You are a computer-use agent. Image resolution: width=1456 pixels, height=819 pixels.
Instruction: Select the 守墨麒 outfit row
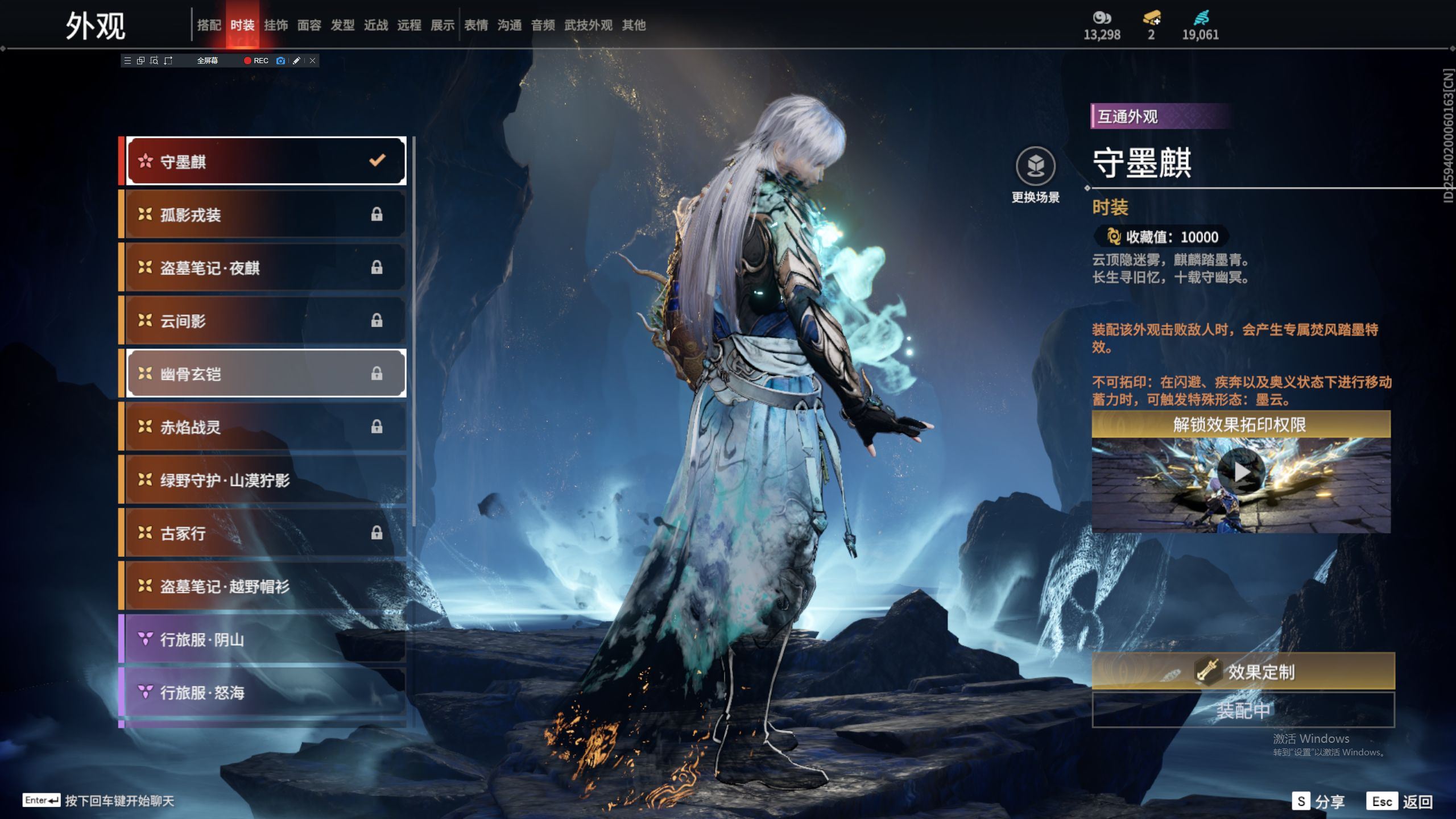tap(265, 162)
